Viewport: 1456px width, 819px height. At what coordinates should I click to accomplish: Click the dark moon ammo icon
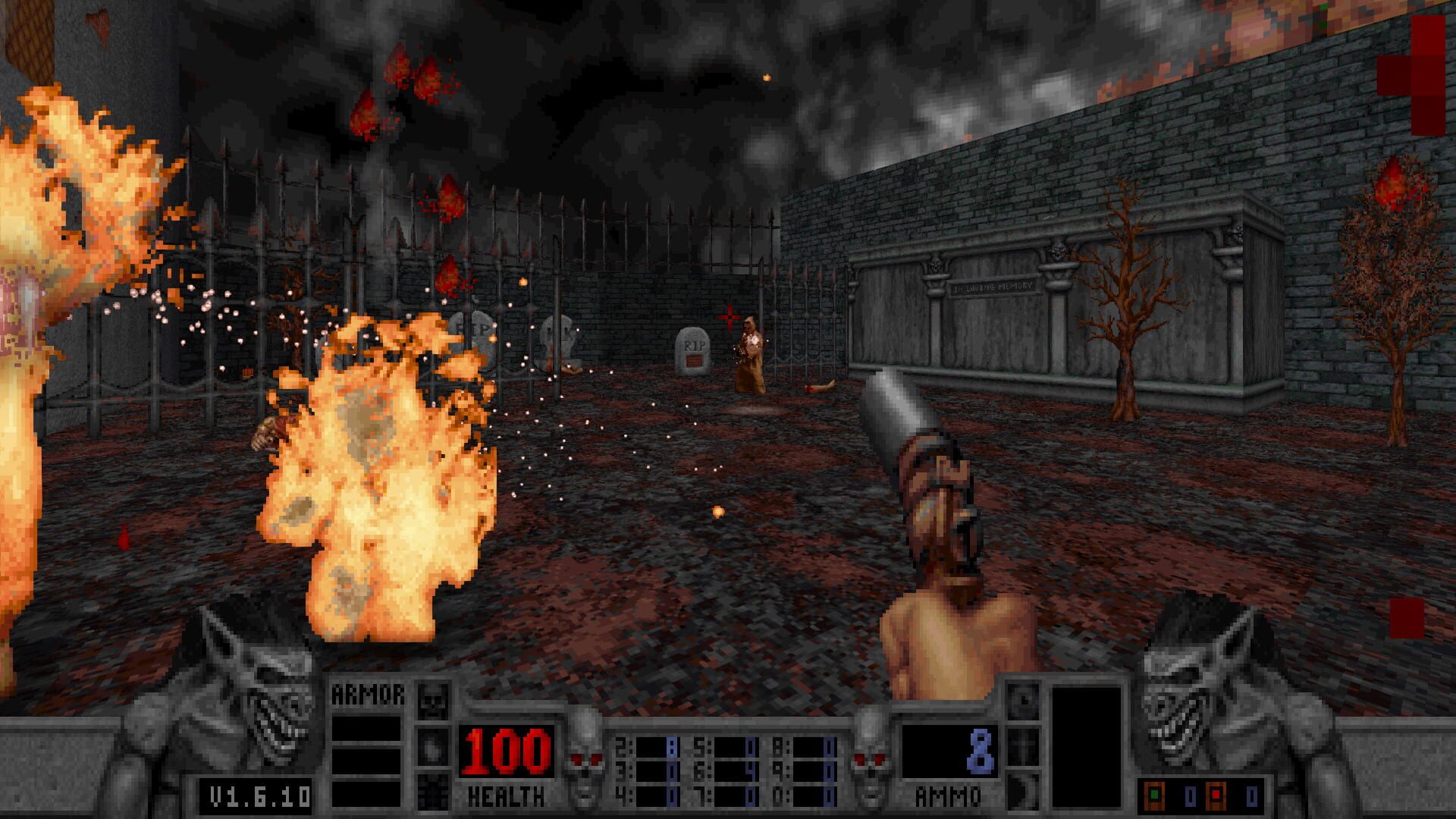point(1023,792)
